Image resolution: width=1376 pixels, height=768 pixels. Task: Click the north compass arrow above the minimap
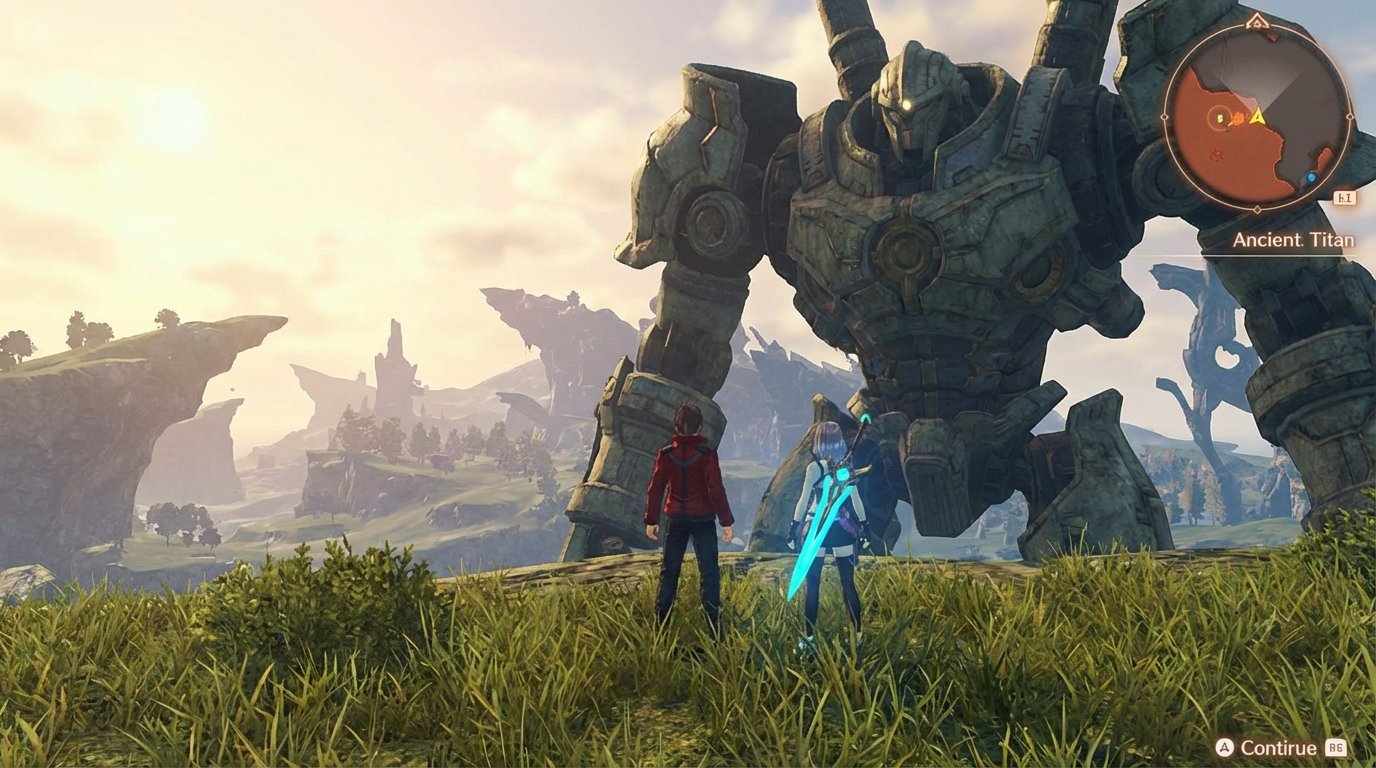[1257, 22]
